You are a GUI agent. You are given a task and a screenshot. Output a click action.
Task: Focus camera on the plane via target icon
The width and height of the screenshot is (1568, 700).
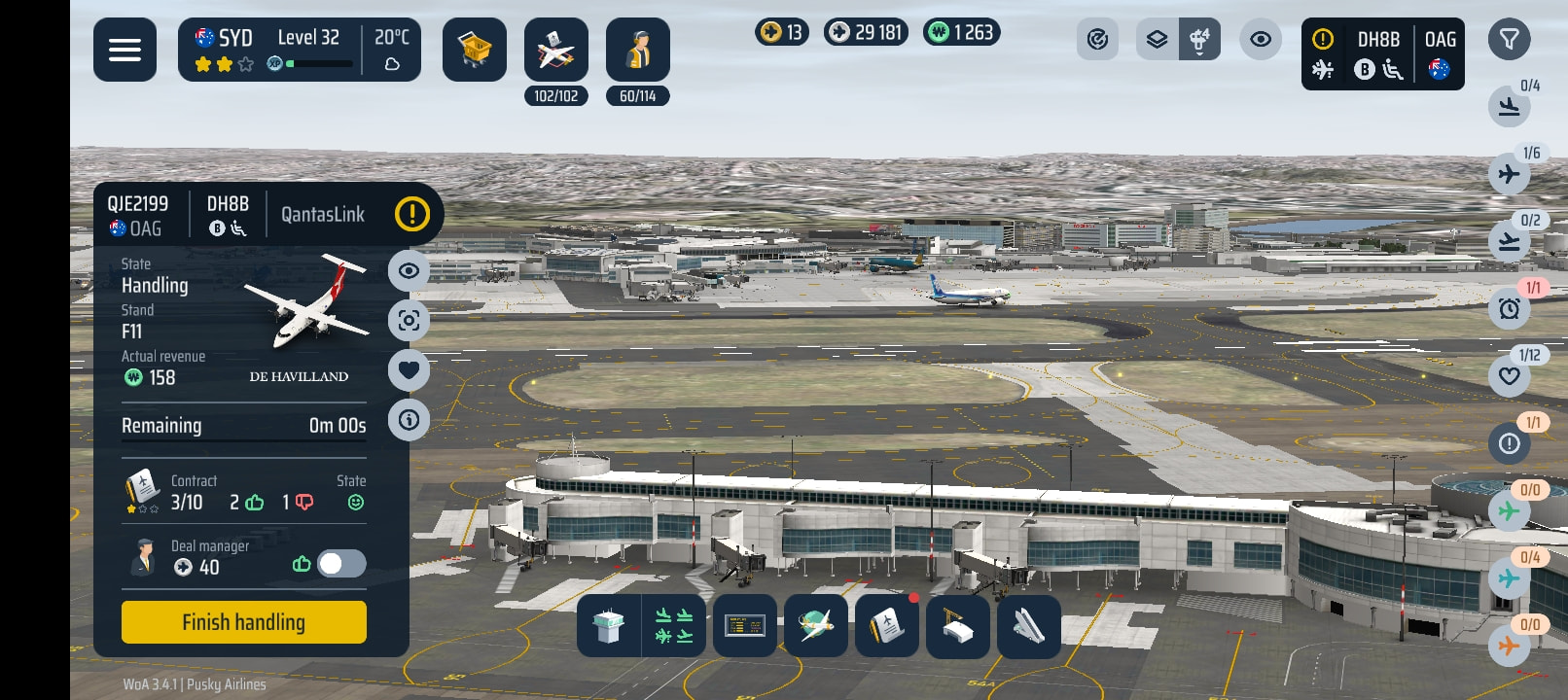409,320
